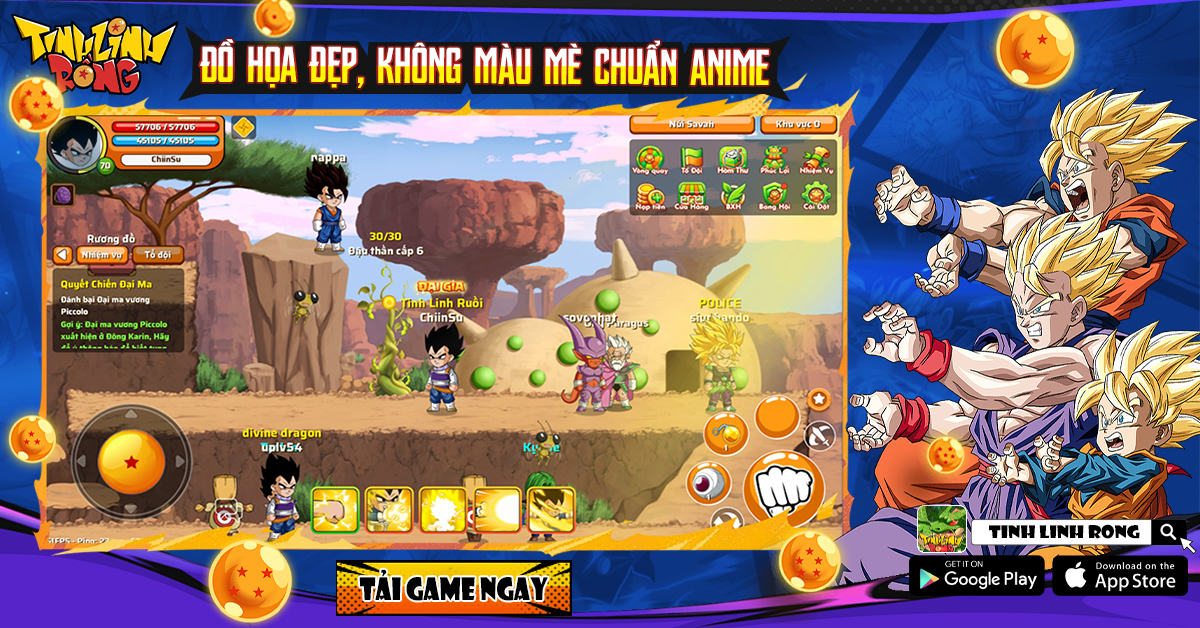Screen dimensions: 1200x628
Task: Open the Cài Đặt settings gear
Action: 816,195
